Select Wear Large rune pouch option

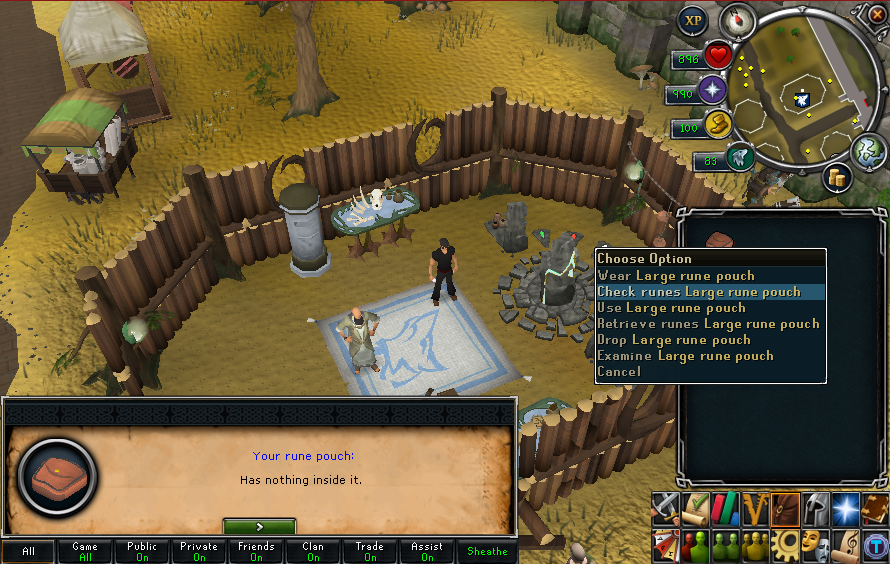click(x=676, y=276)
